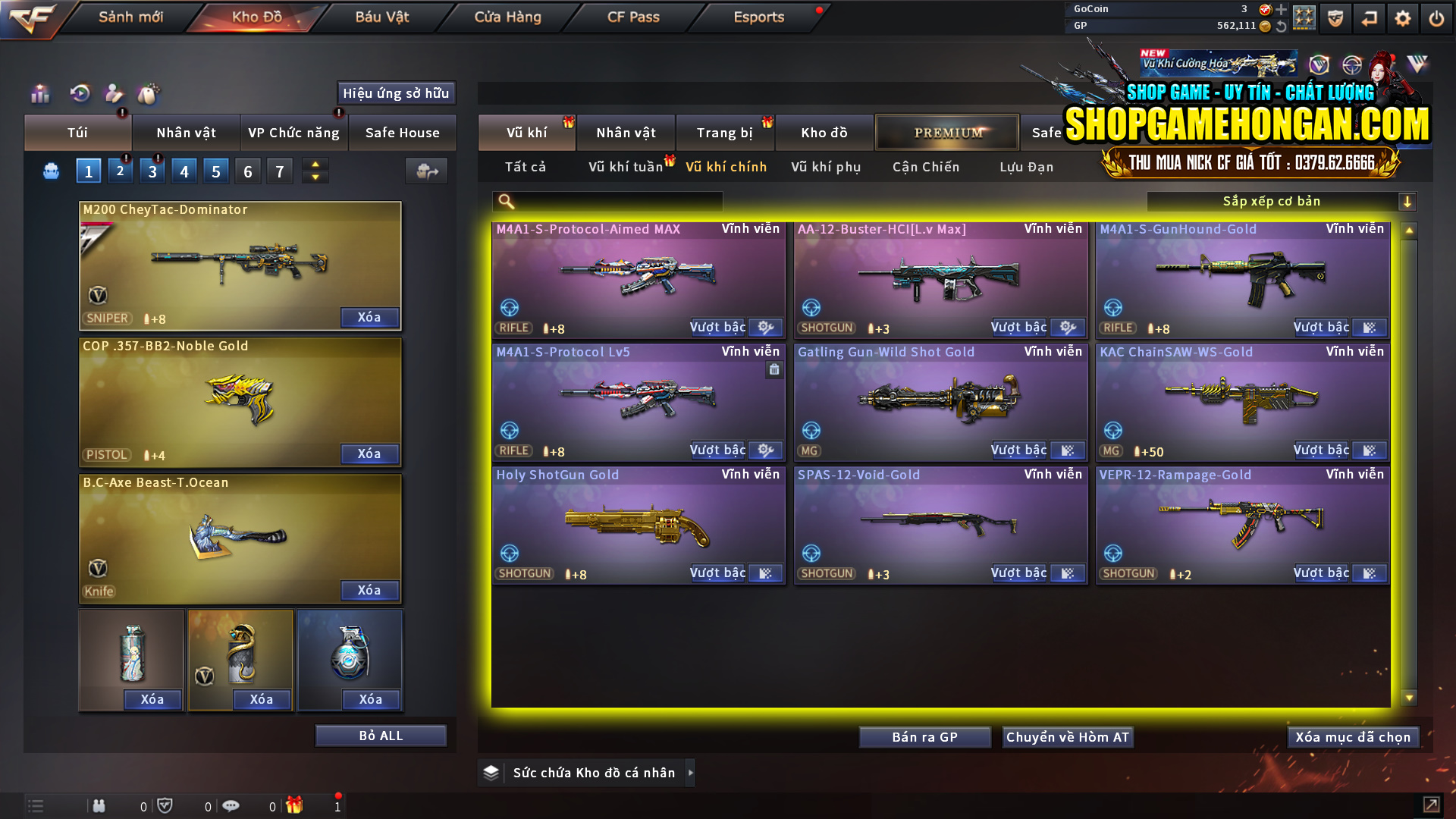Click the GP refresh icon
Screen dimensions: 1456x819
click(1282, 26)
